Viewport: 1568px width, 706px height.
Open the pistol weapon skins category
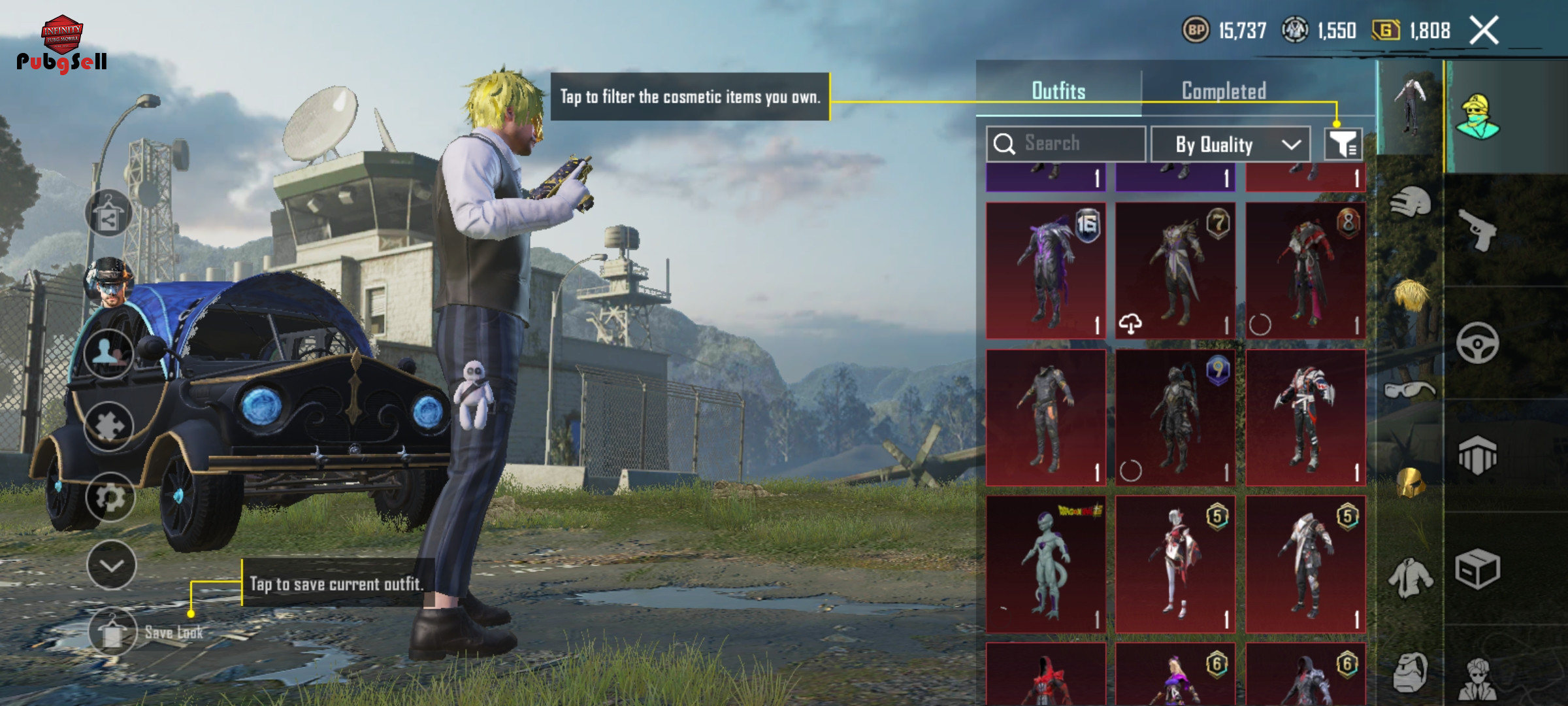(x=1478, y=229)
